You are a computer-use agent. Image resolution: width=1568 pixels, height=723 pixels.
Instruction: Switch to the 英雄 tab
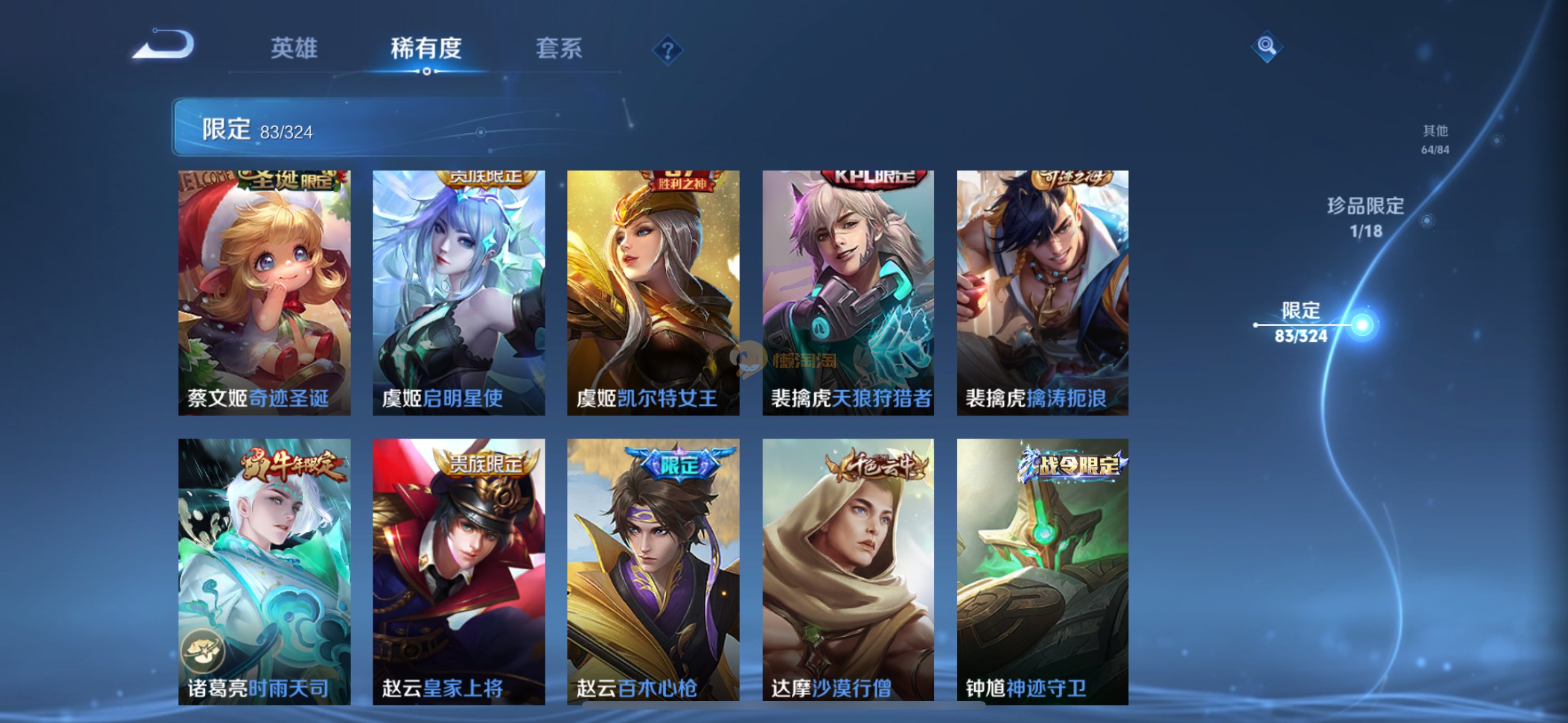[x=294, y=48]
